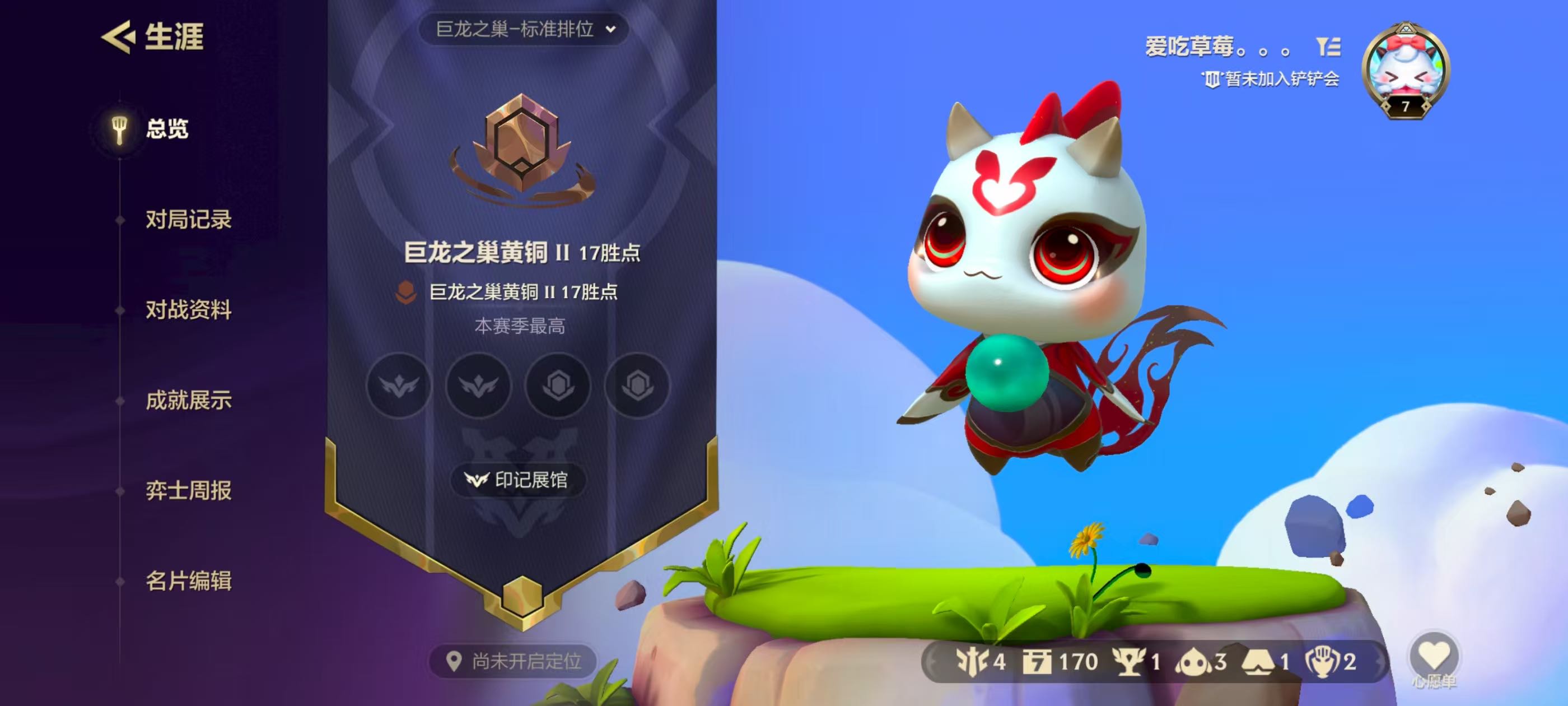Click the 尚未开启定位 location button

514,661
